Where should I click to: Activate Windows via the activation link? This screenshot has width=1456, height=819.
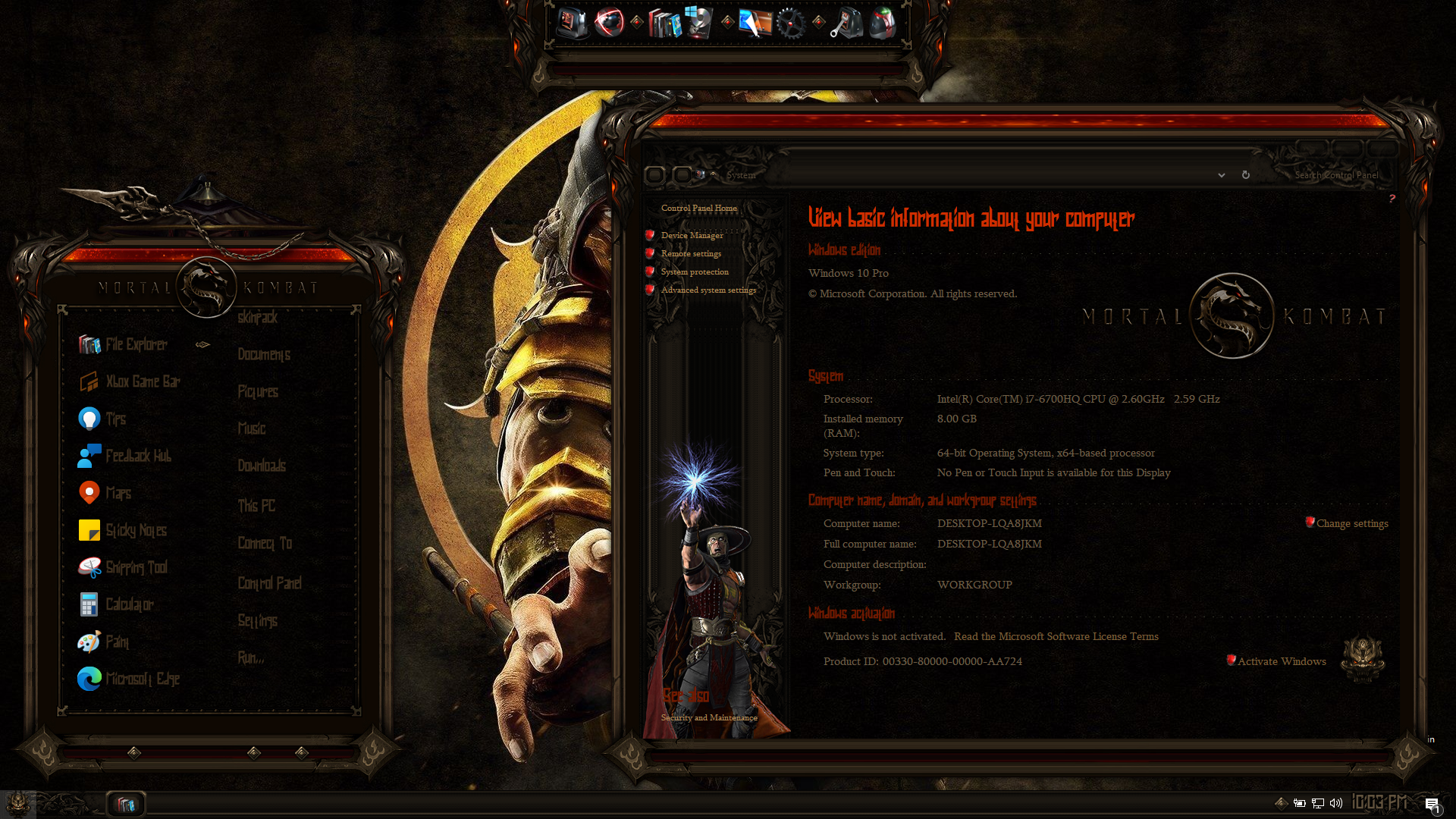pyautogui.click(x=1282, y=662)
